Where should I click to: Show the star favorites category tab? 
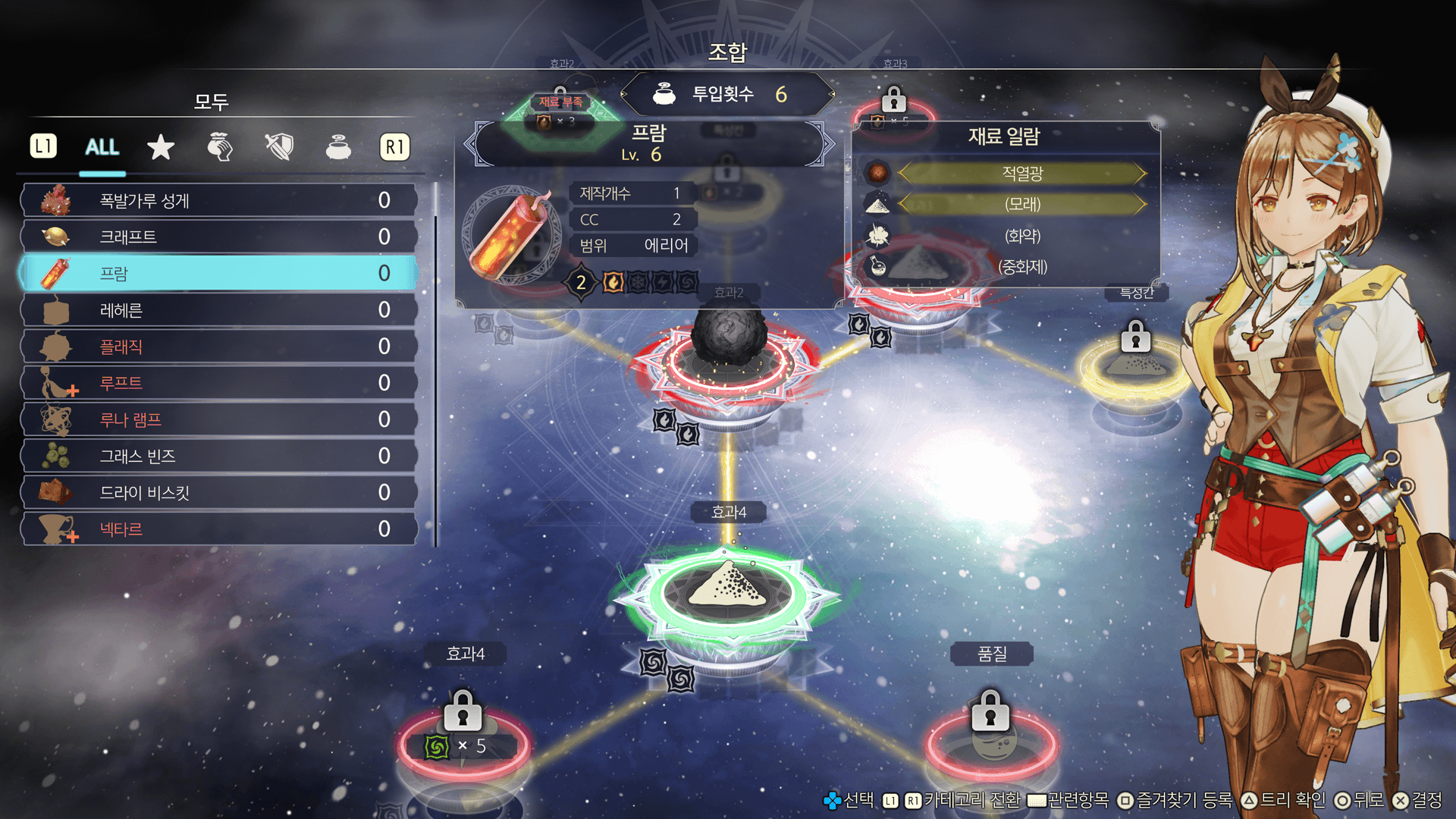[x=161, y=146]
